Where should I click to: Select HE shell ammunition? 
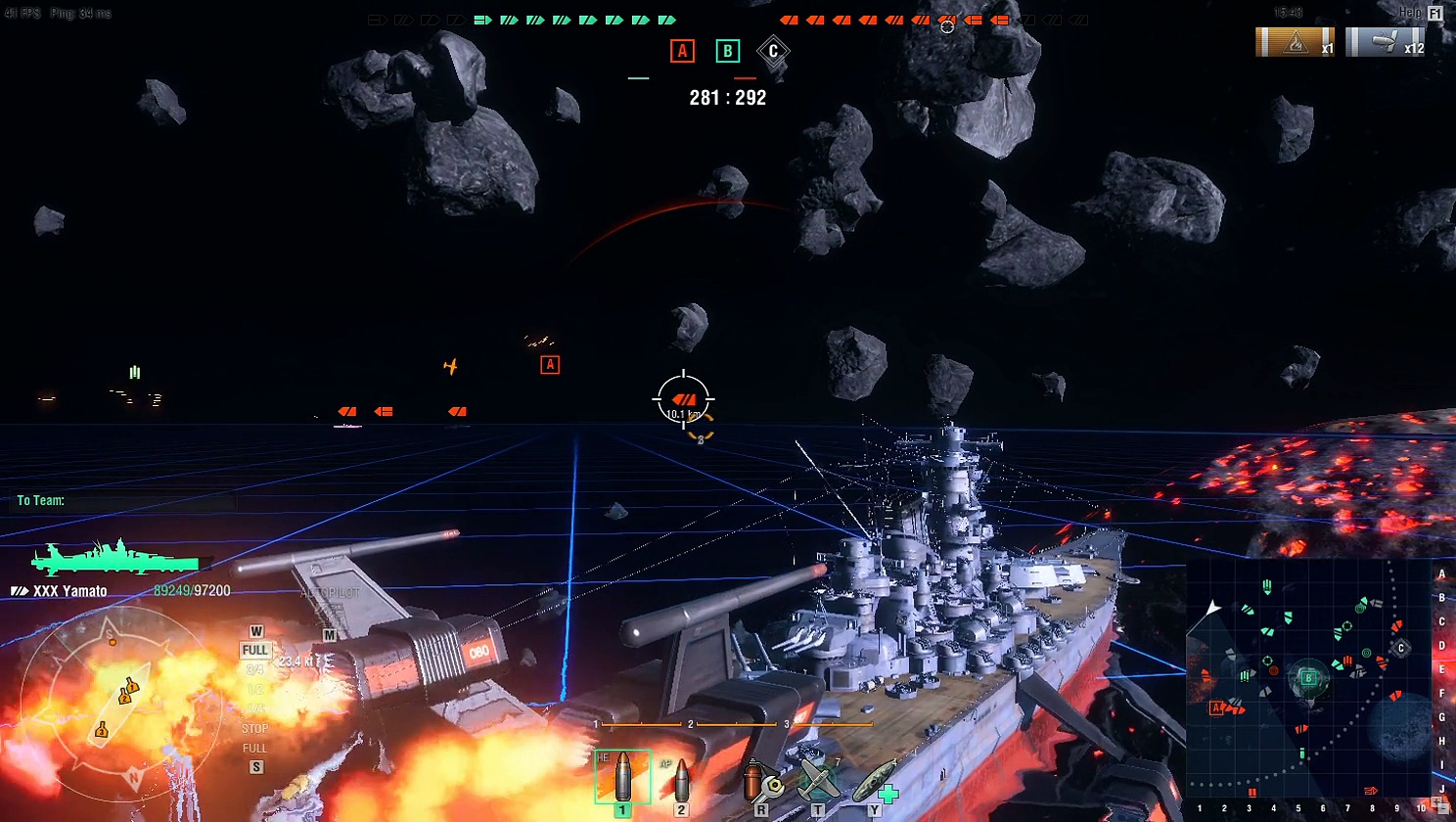coord(622,777)
